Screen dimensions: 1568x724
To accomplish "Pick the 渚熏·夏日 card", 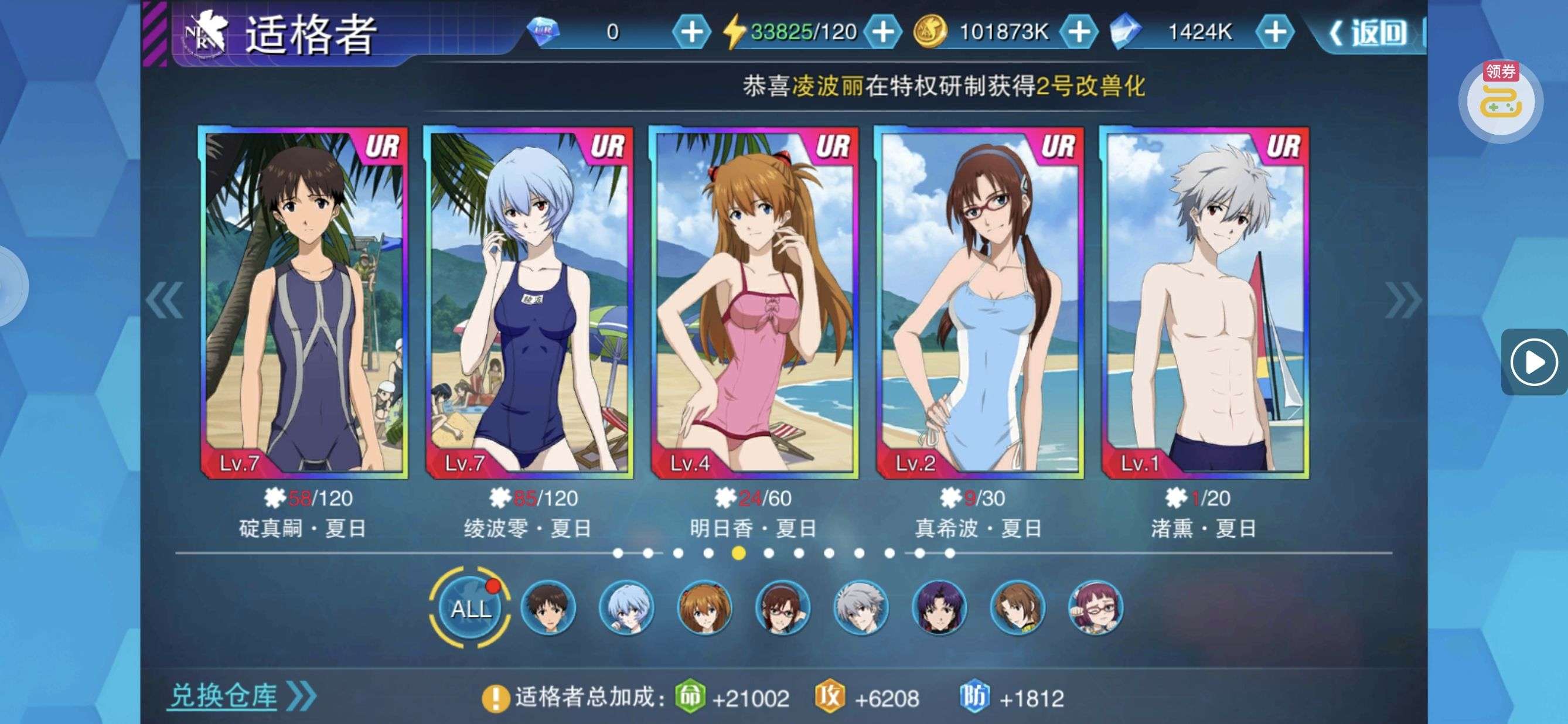I will click(x=1204, y=302).
